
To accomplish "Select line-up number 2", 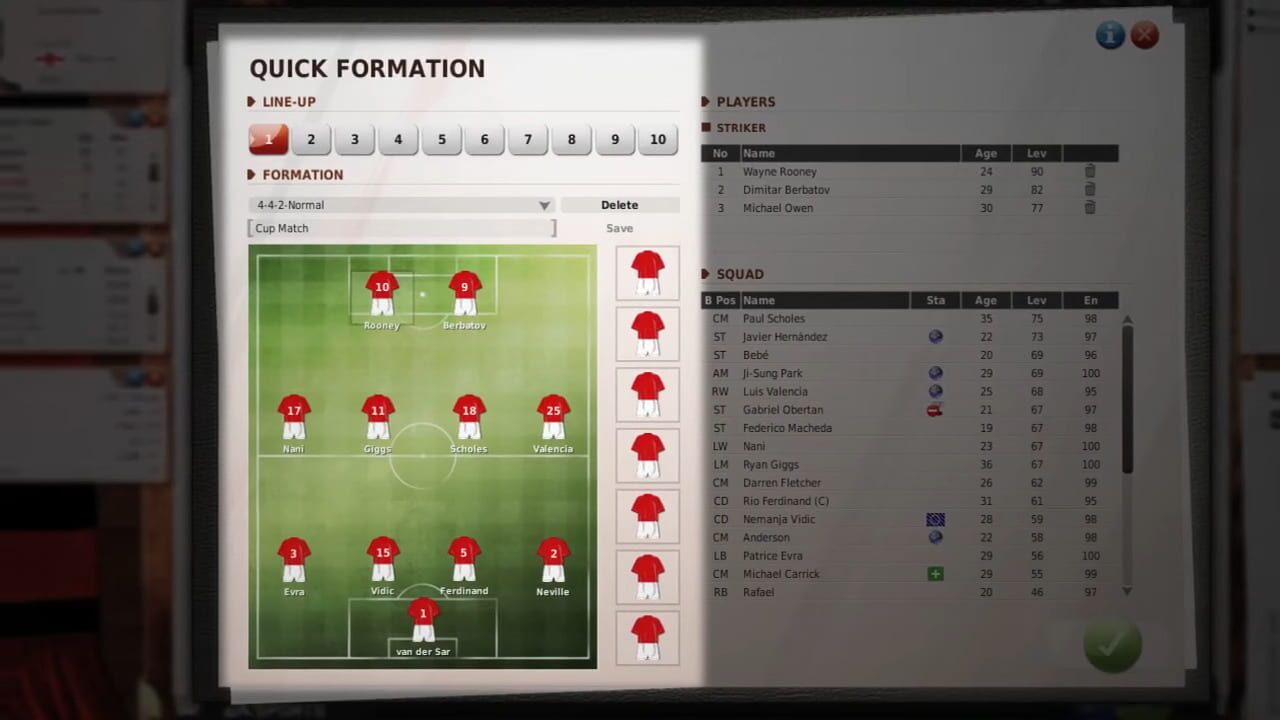I will tap(310, 139).
